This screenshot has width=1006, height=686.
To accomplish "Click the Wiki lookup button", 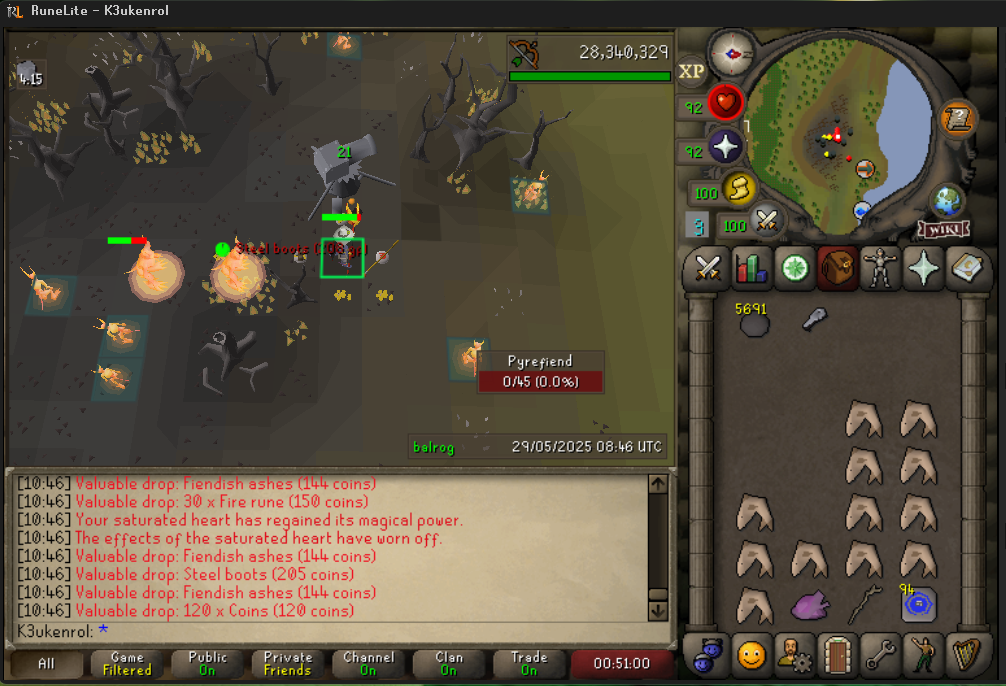I will pos(944,229).
